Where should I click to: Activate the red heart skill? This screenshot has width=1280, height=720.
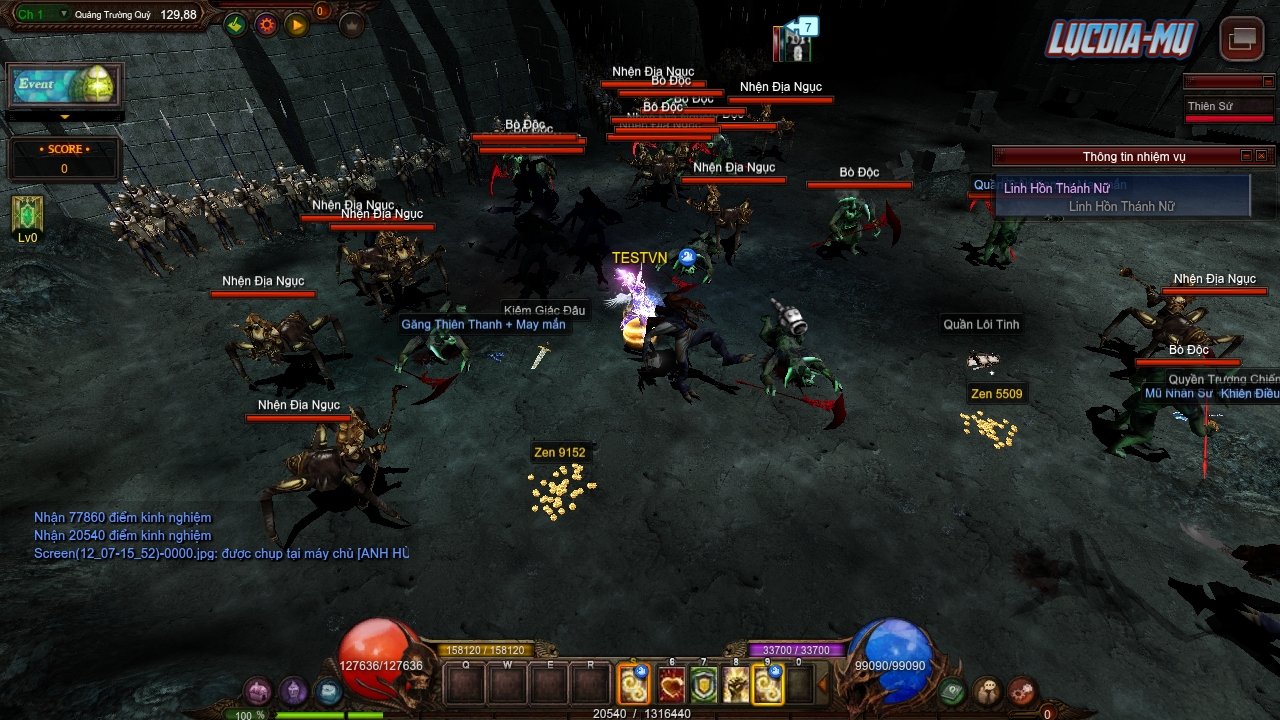(671, 685)
